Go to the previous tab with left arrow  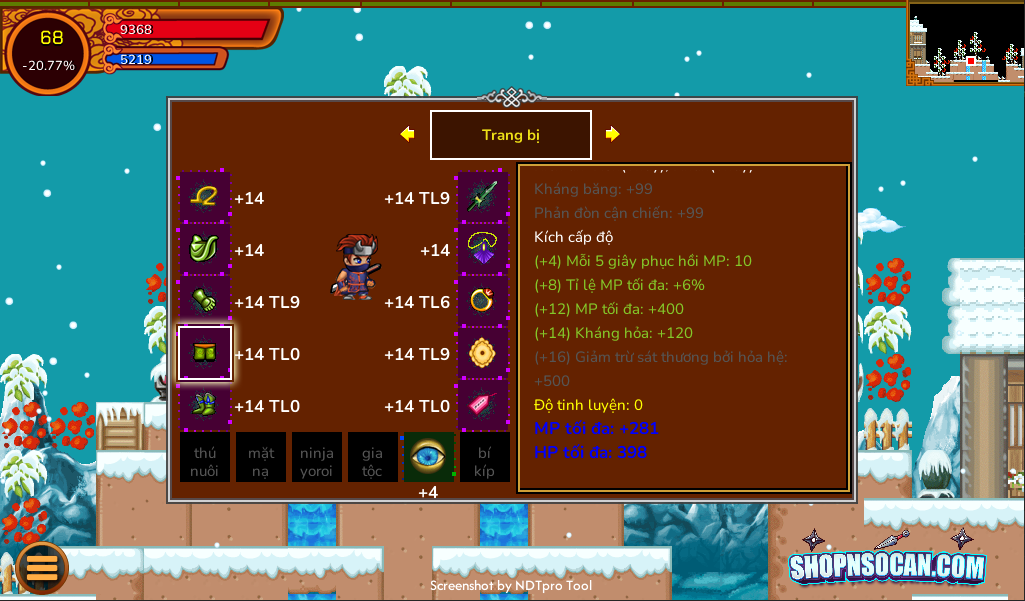[x=407, y=134]
